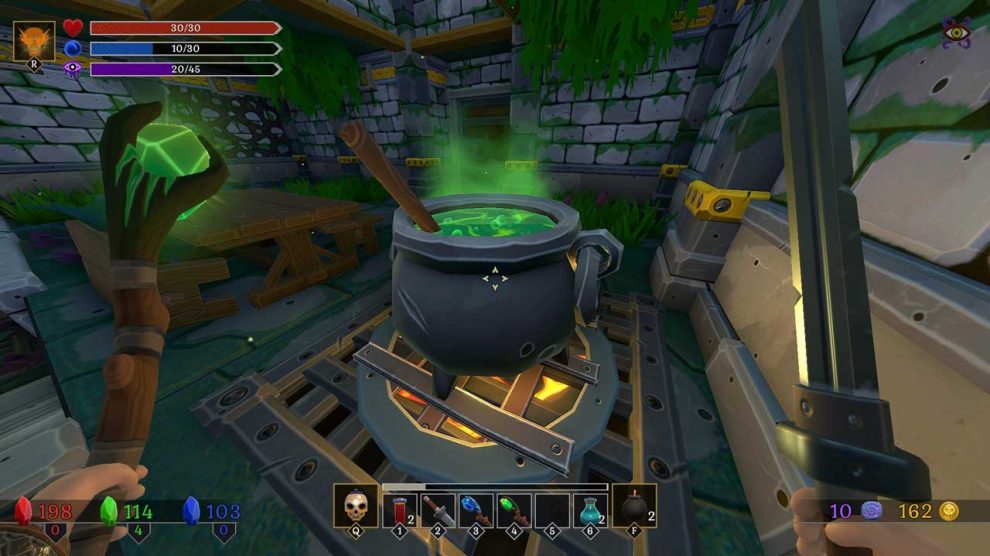The width and height of the screenshot is (990, 556).
Task: Pick the teal flask potion slot
Action: (x=590, y=510)
